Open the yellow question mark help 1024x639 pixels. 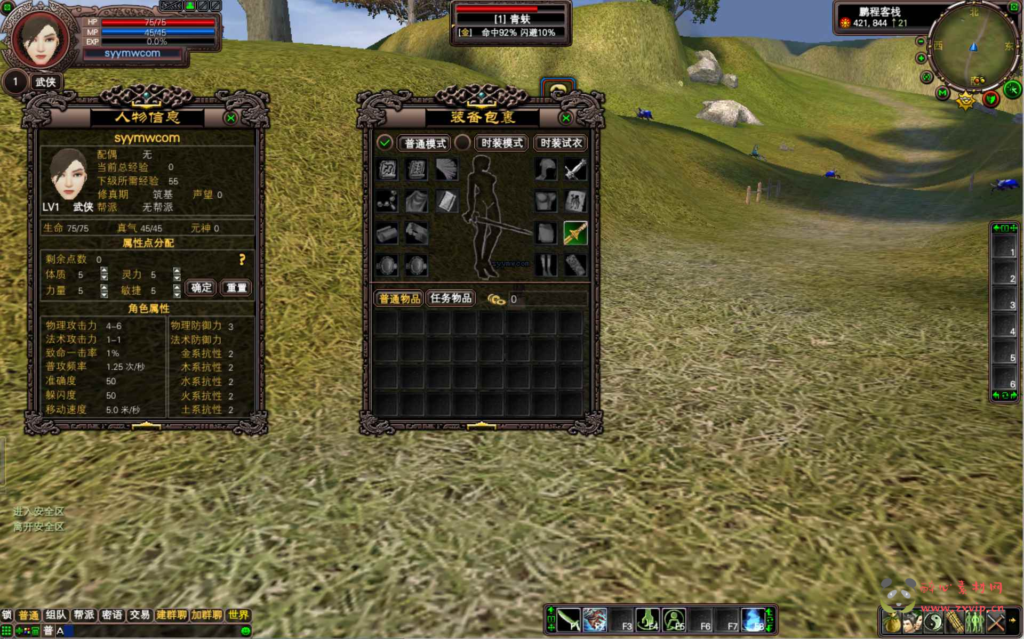tap(241, 260)
